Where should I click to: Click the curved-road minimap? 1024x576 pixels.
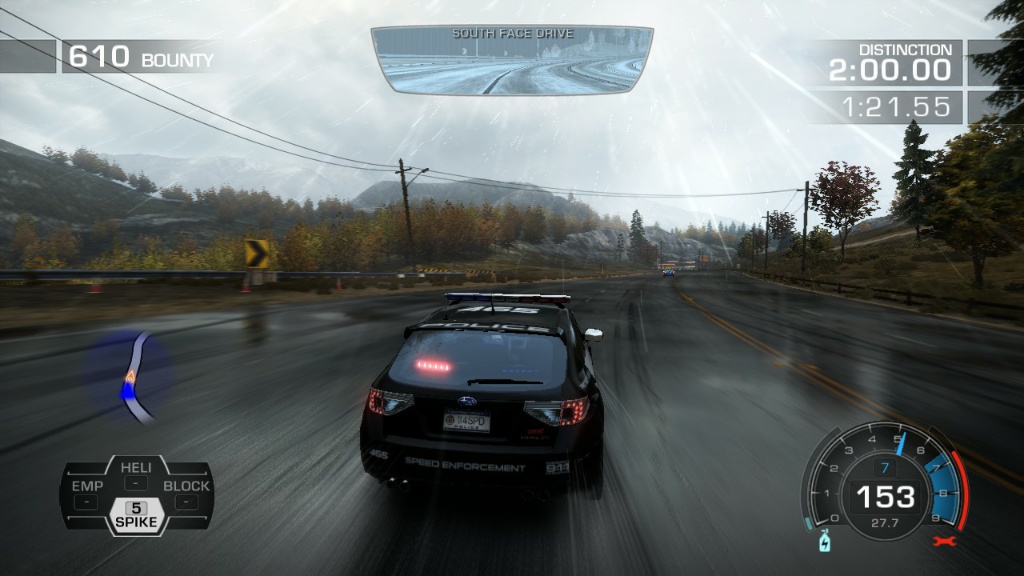133,376
